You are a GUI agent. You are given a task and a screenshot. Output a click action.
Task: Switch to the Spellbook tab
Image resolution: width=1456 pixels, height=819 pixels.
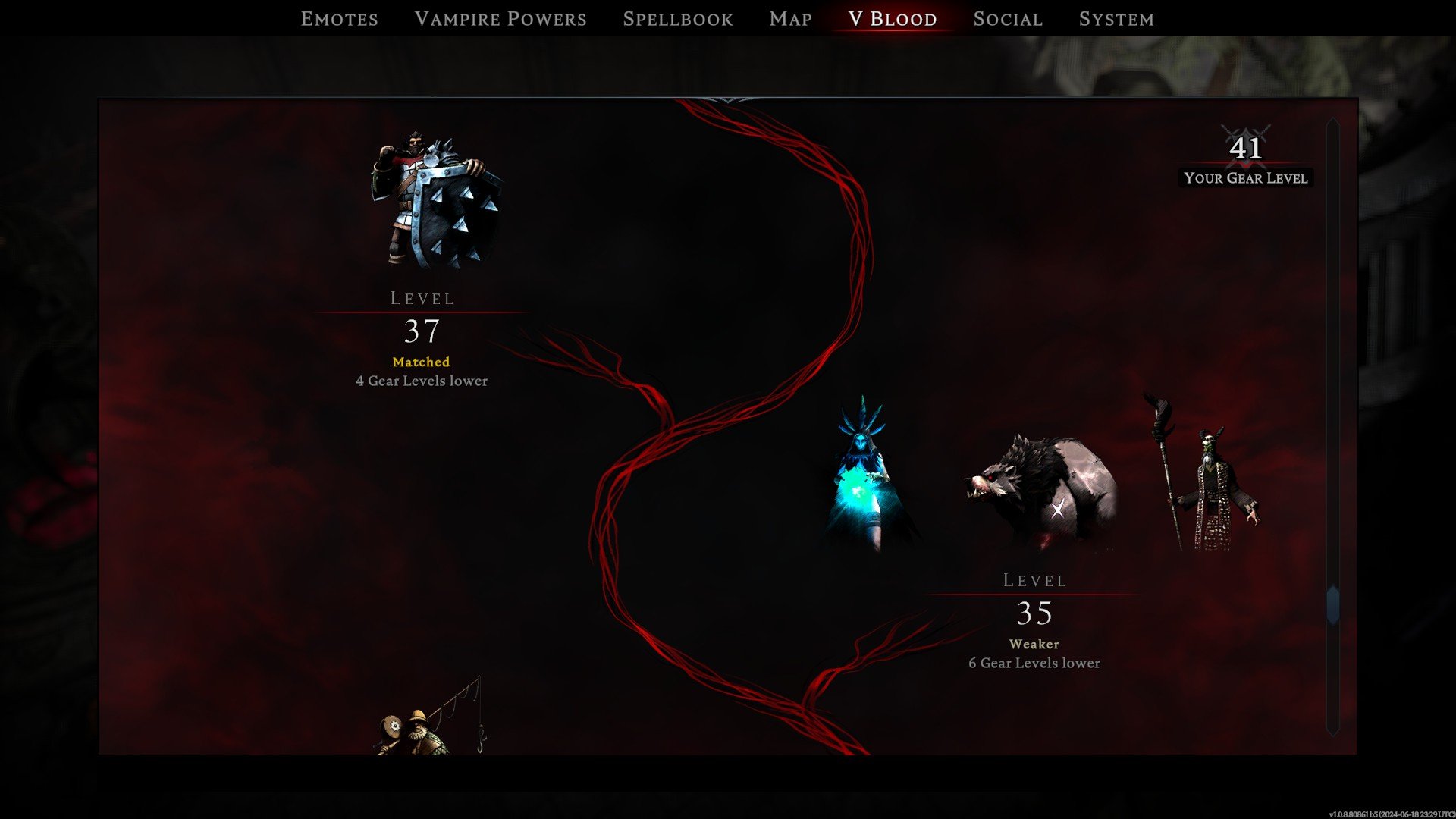click(678, 18)
